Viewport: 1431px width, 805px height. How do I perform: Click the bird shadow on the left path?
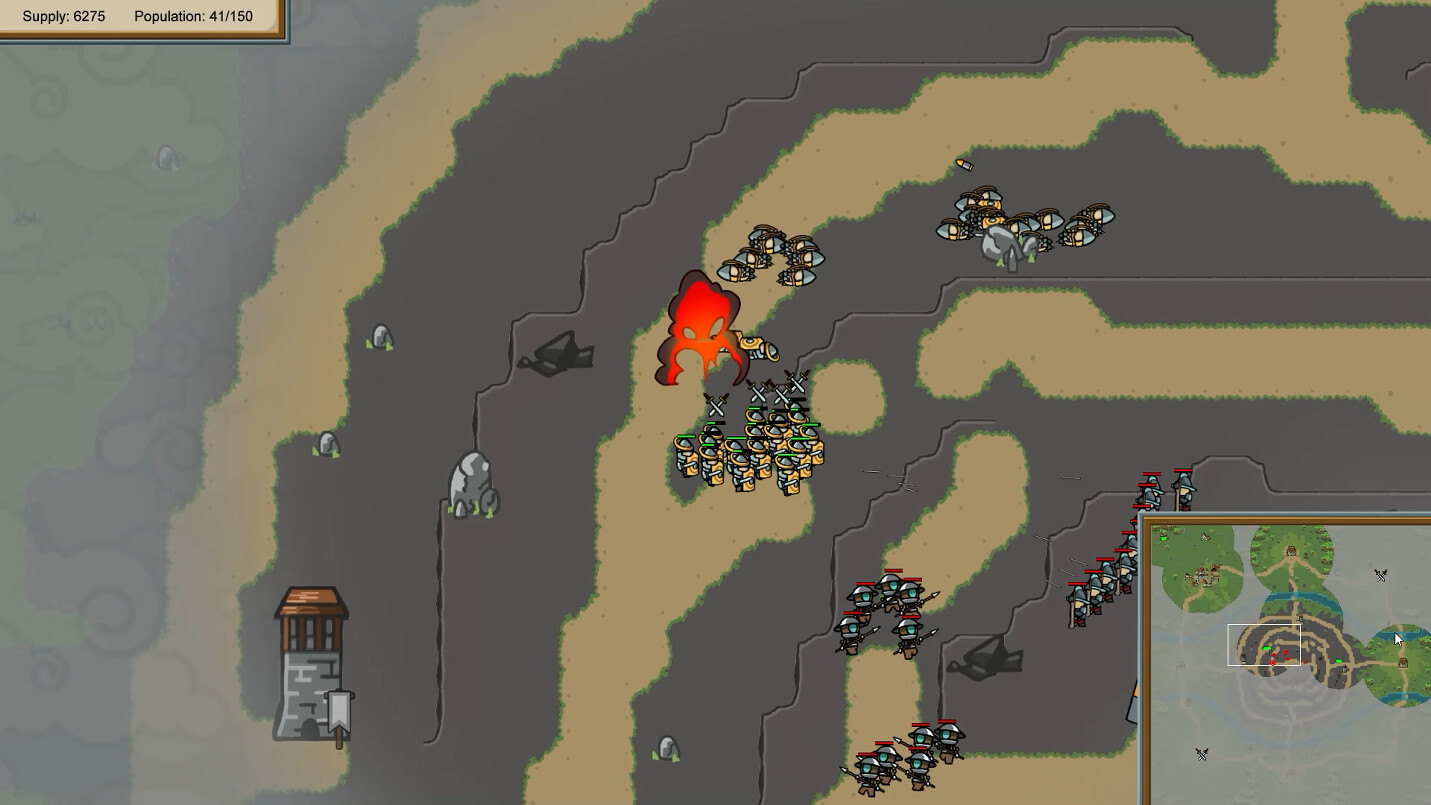pos(556,352)
